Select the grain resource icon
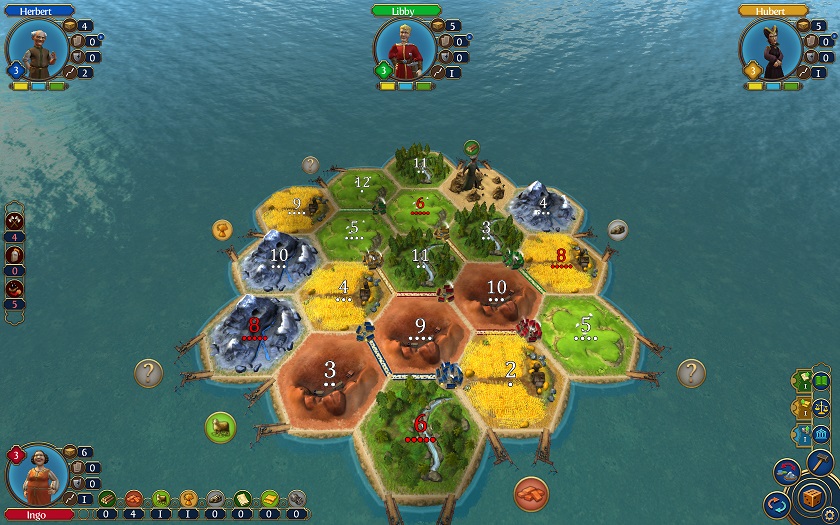 pos(187,498)
